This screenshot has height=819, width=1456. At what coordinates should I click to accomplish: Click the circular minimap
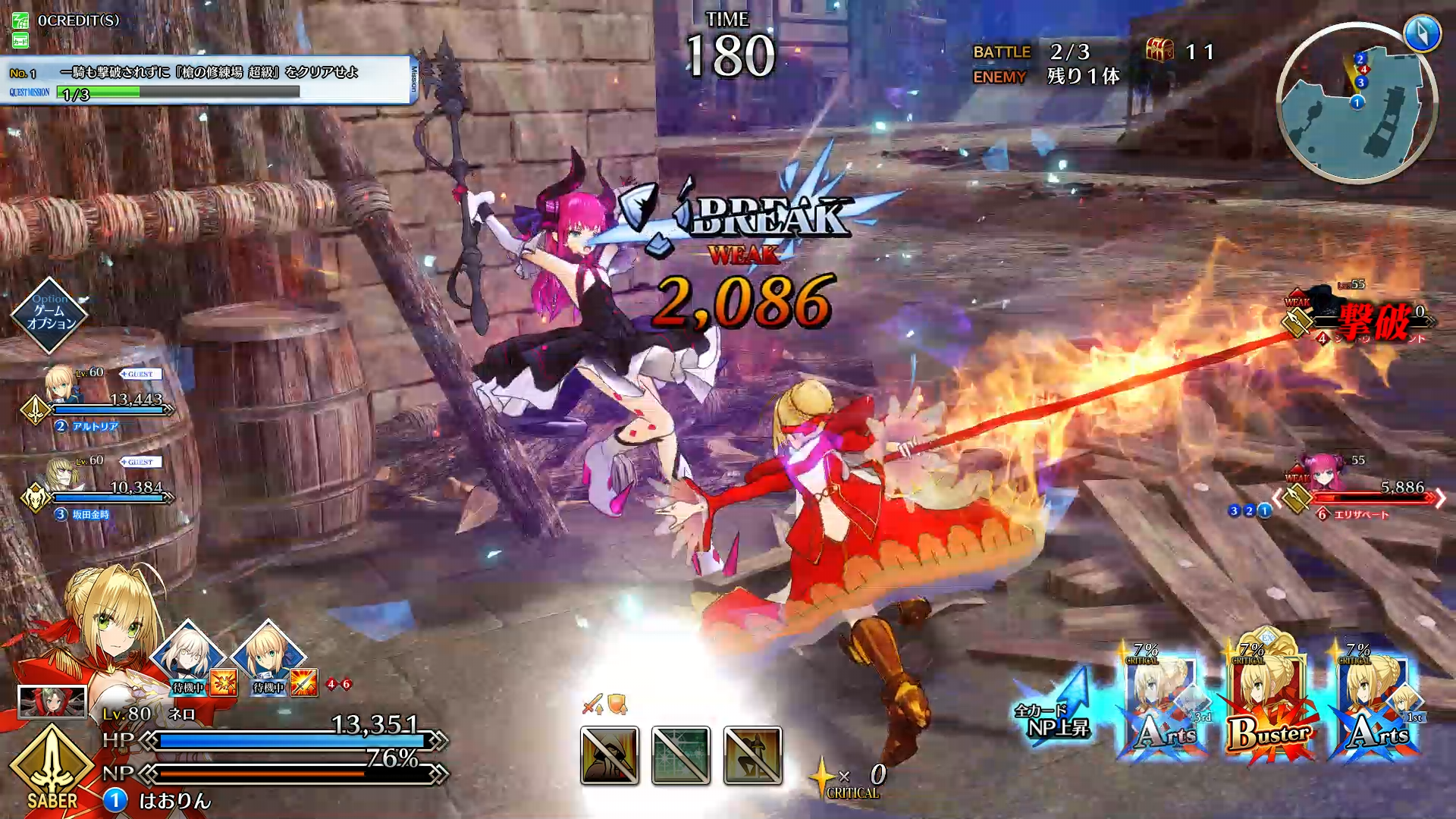coord(1356,104)
